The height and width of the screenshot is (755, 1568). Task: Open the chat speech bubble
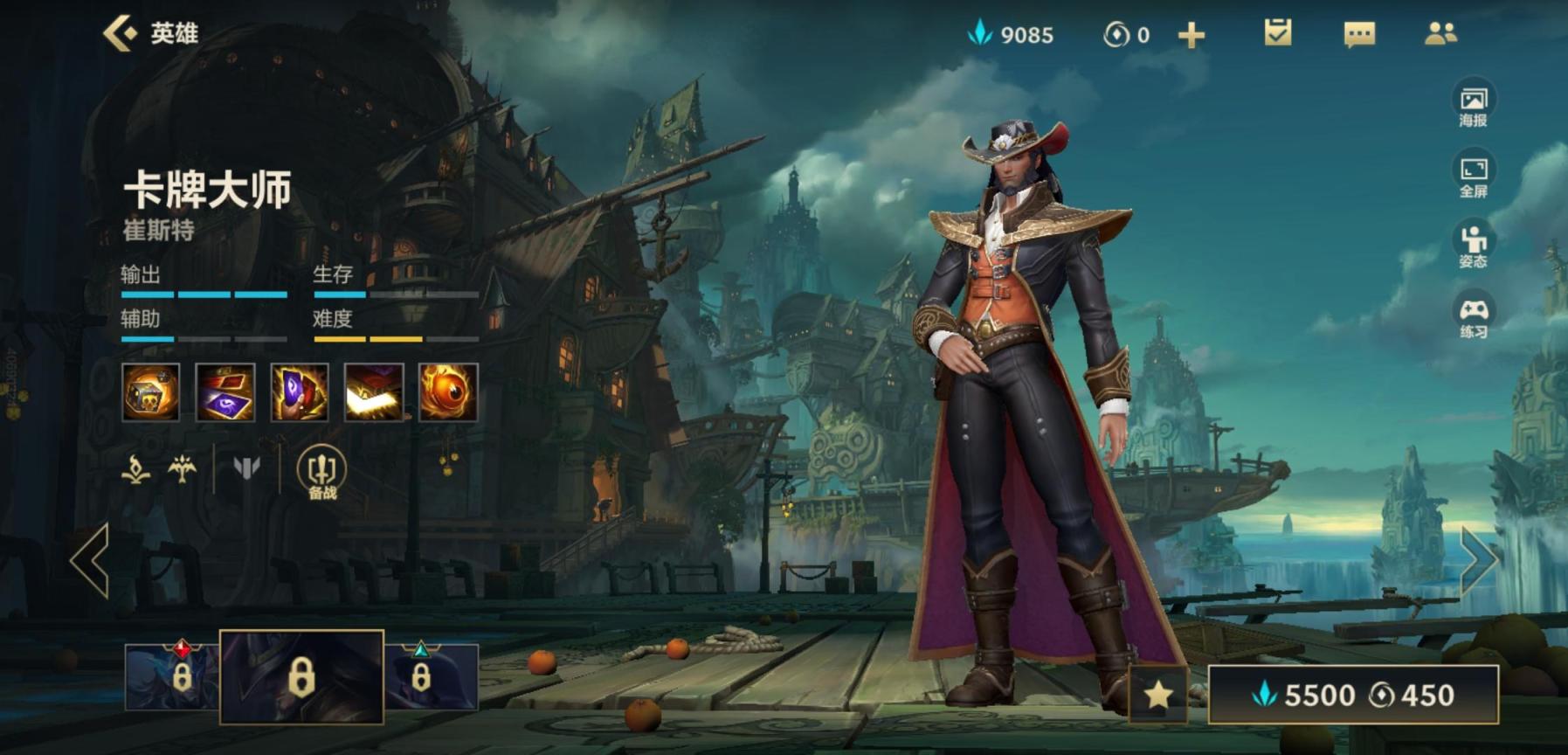(1358, 34)
